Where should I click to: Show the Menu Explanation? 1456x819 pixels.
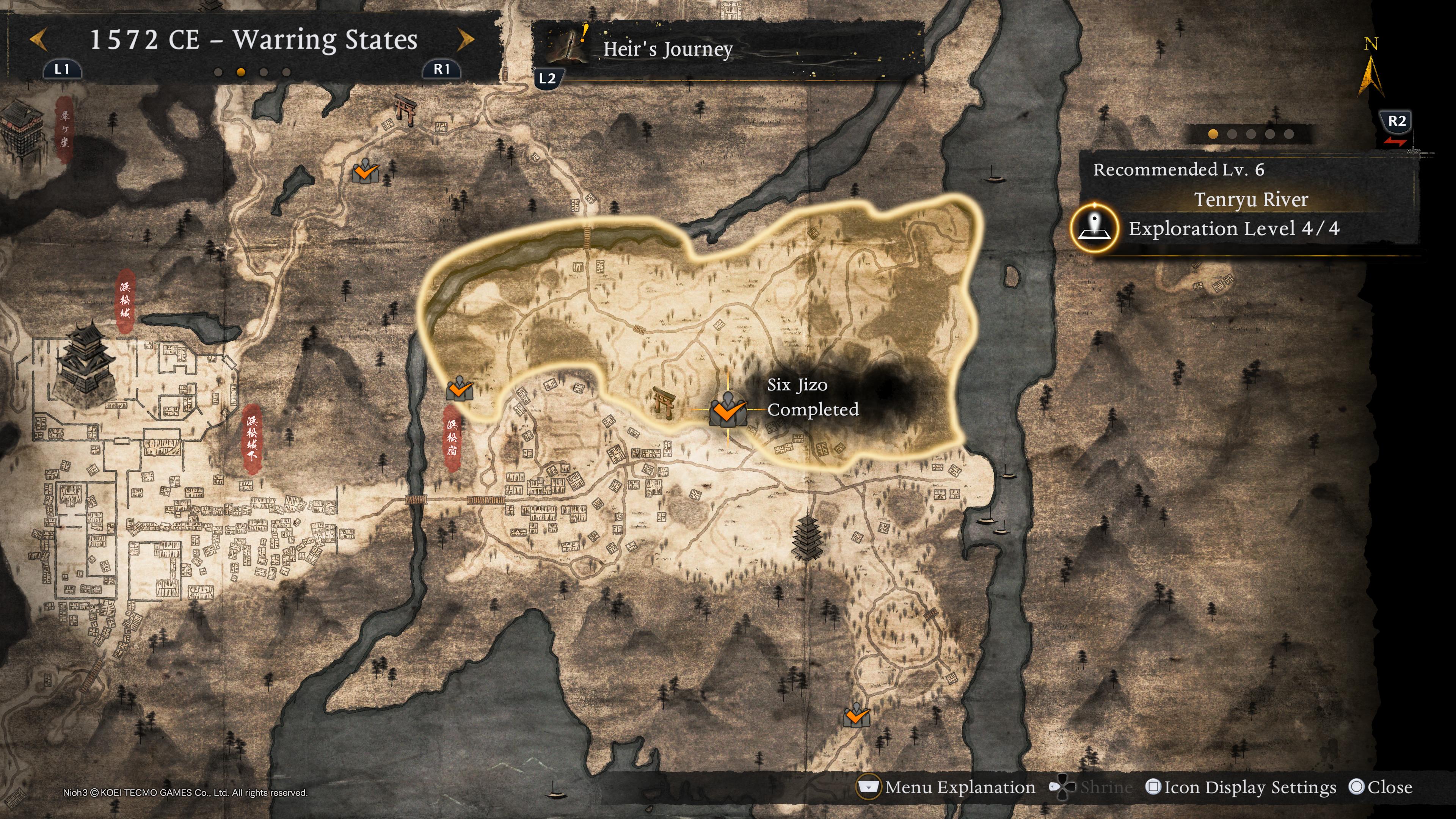pos(947,788)
